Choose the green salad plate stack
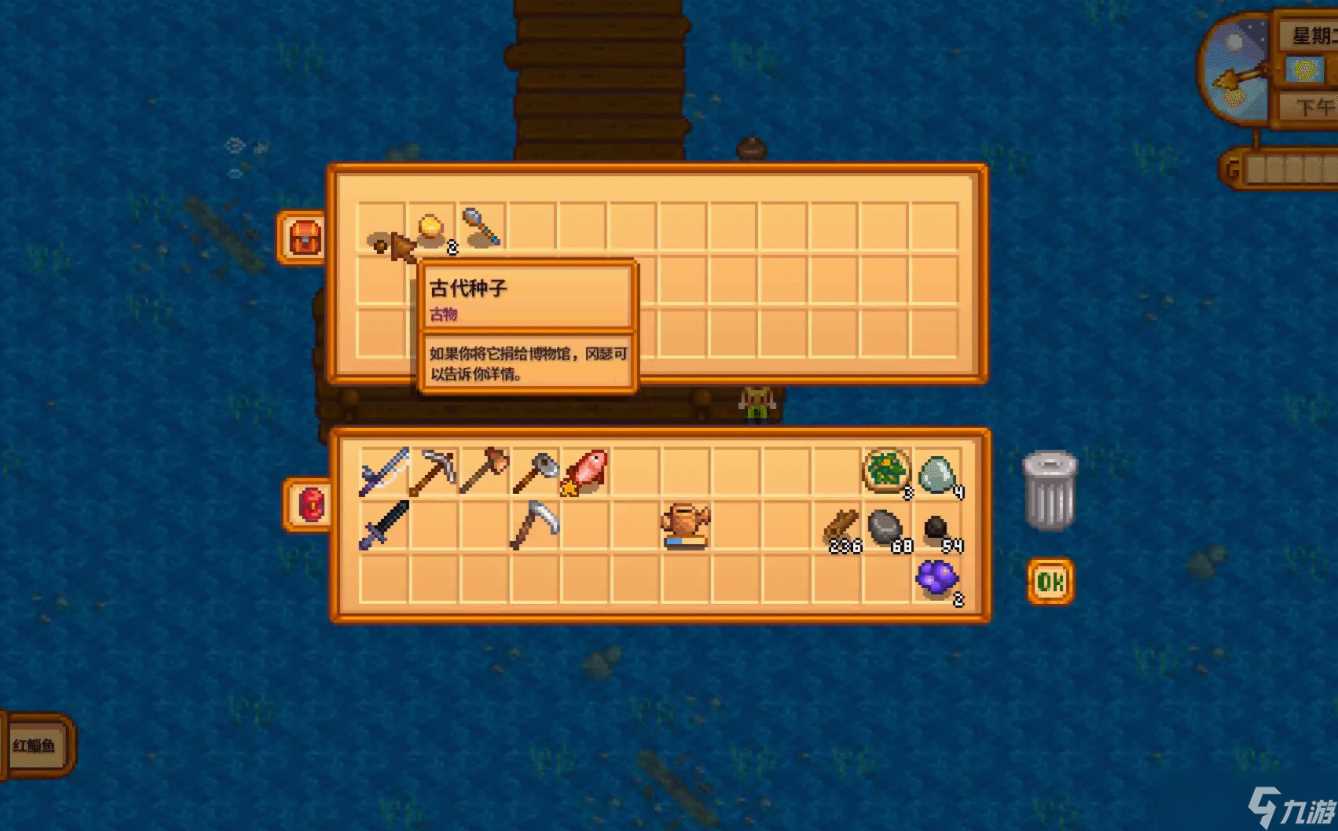1338x831 pixels. (886, 471)
